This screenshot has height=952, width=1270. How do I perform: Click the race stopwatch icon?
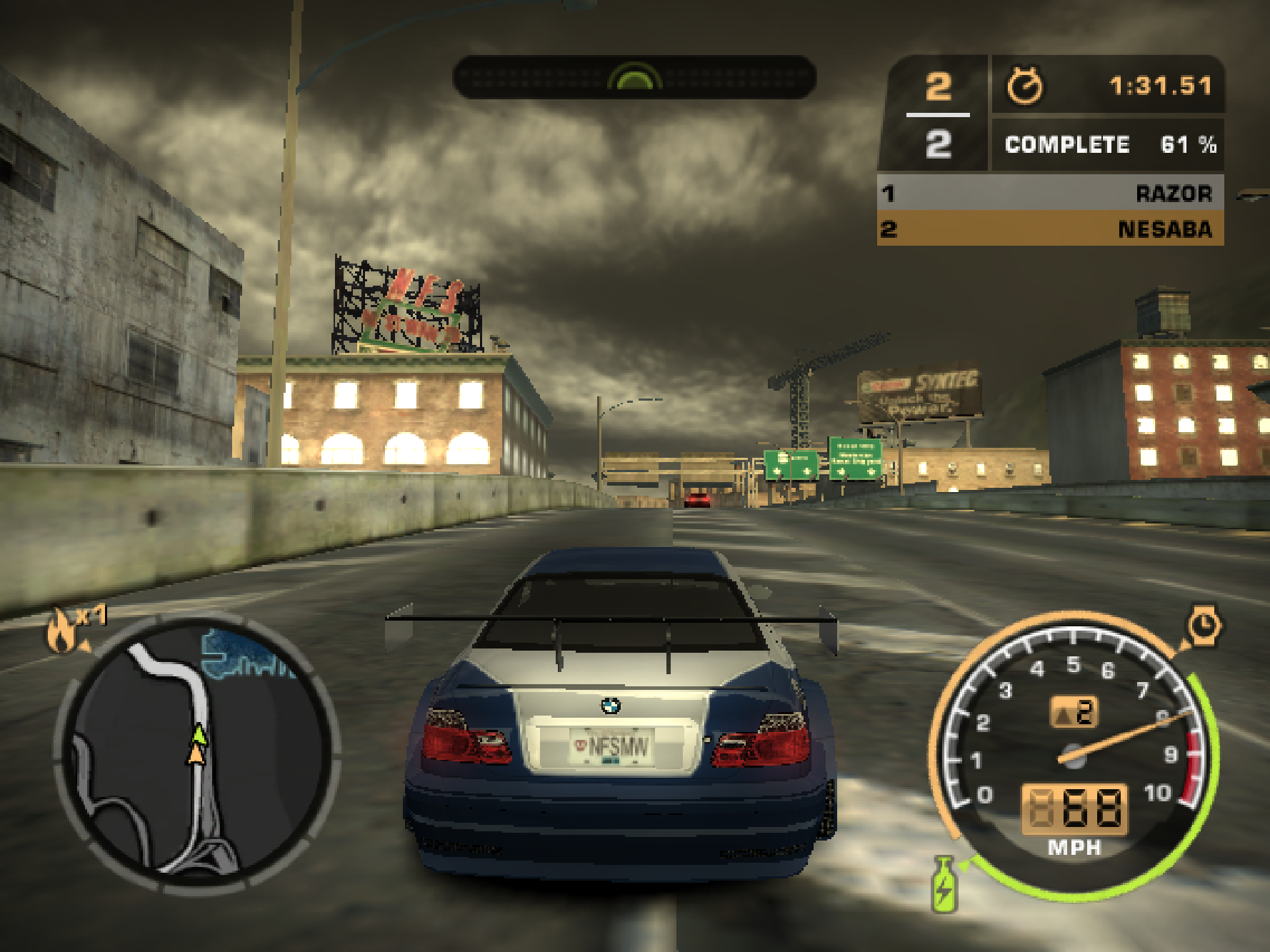point(1024,86)
